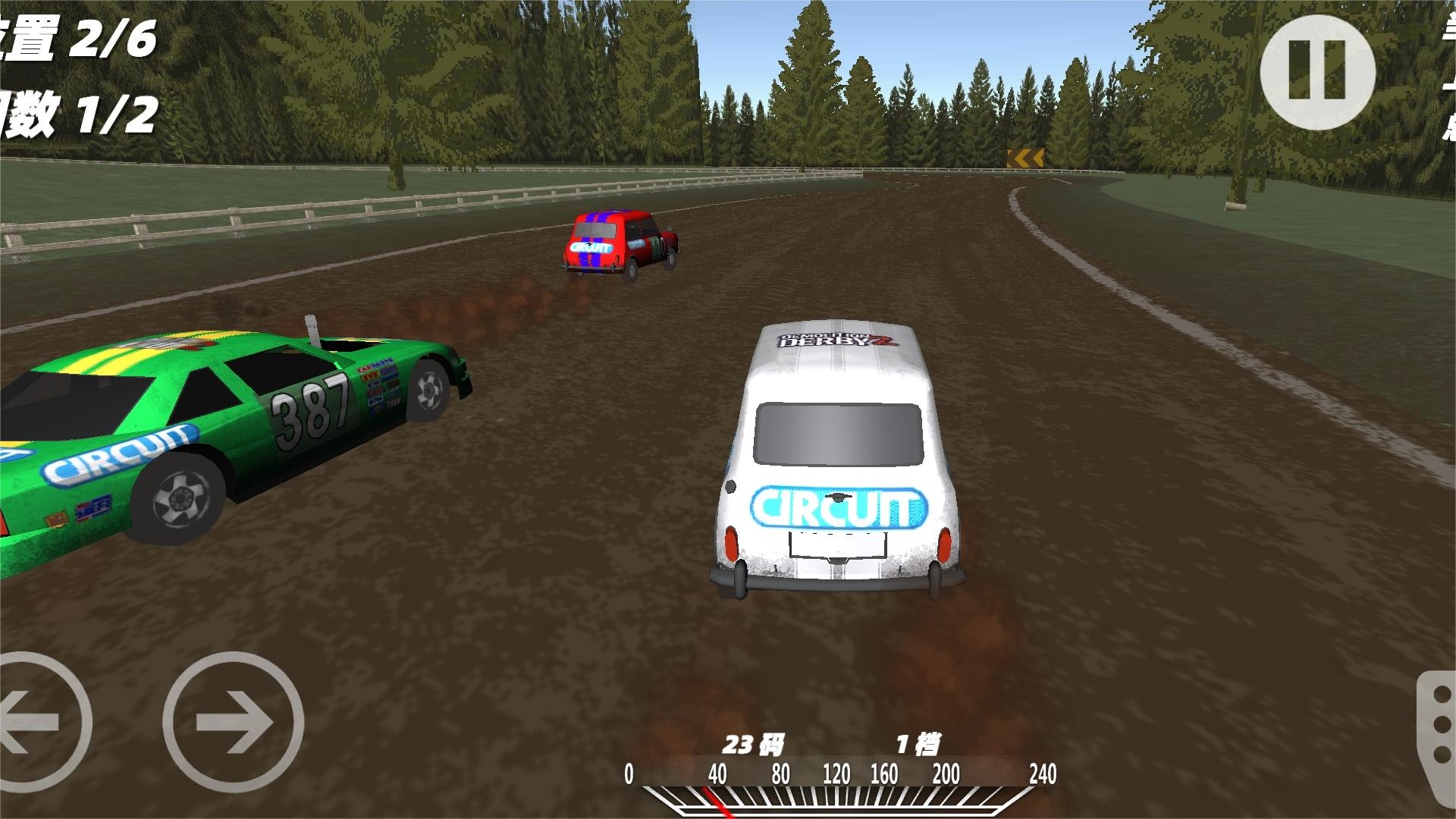Steer right with the right arrow
The height and width of the screenshot is (819, 1456).
click(x=234, y=722)
